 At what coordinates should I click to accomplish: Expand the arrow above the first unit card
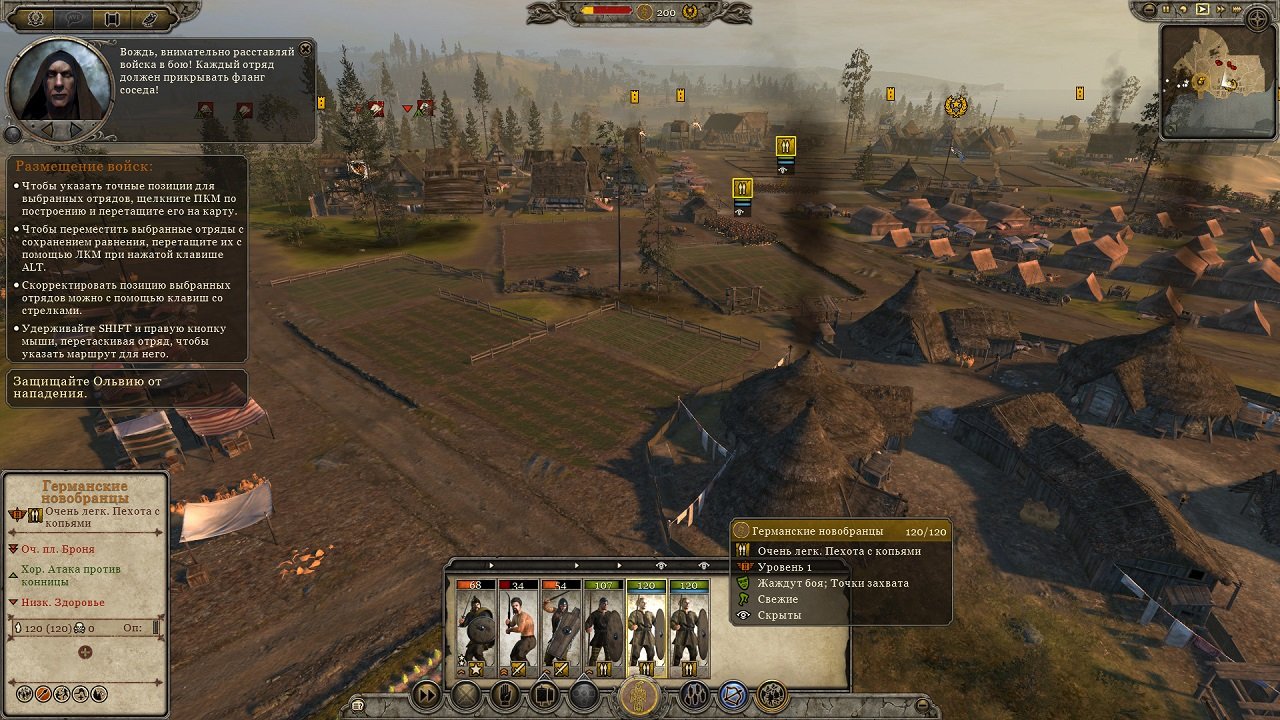491,565
